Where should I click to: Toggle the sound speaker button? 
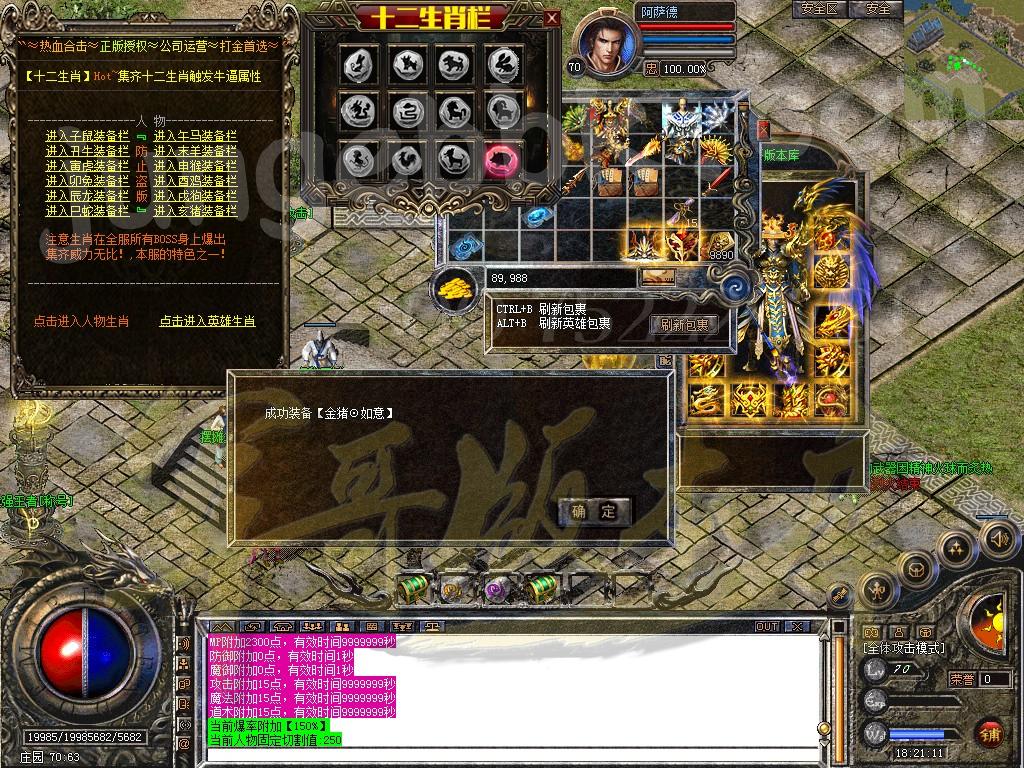(x=997, y=540)
